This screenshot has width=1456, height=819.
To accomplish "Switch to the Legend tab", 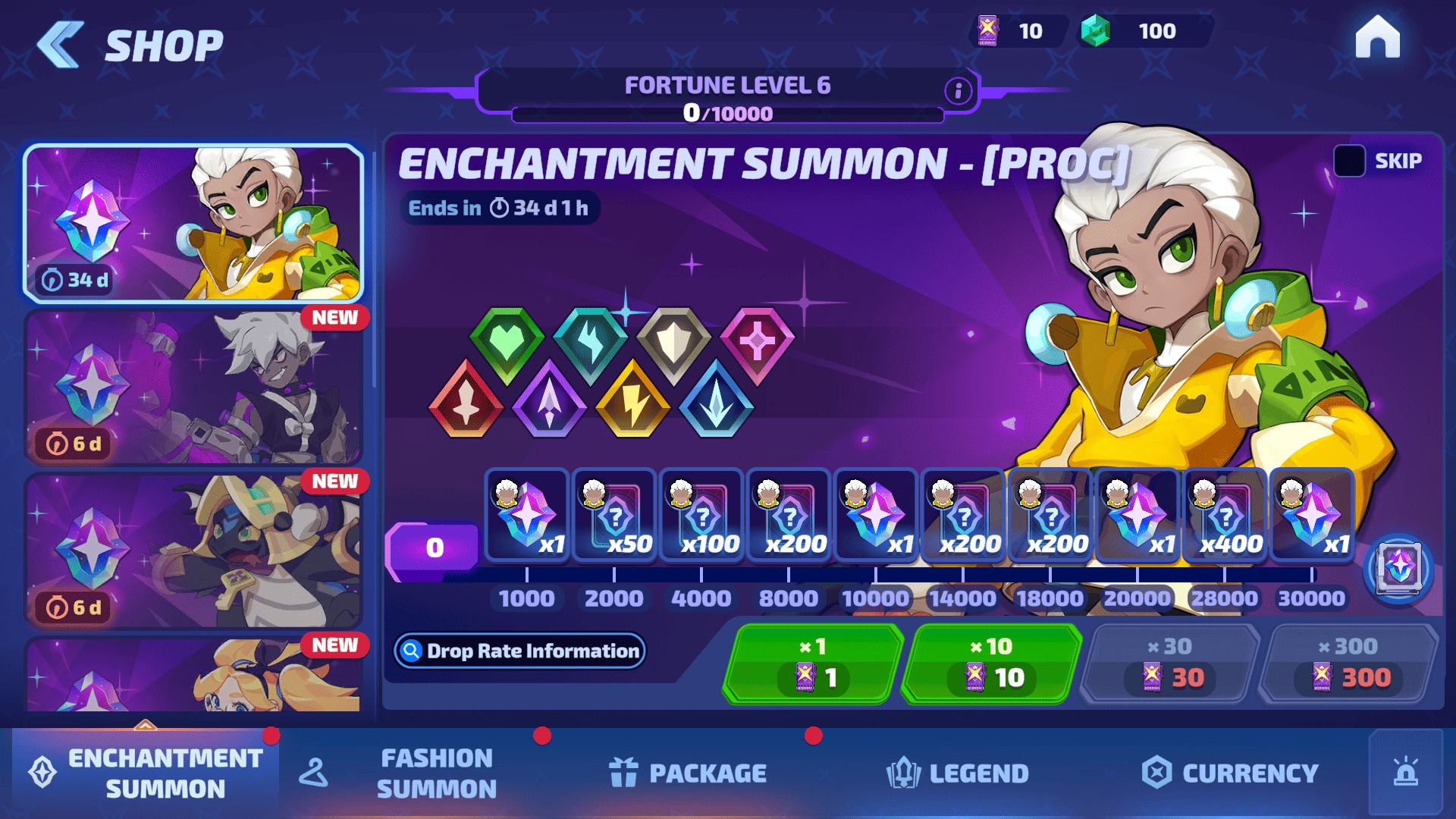I will 958,773.
